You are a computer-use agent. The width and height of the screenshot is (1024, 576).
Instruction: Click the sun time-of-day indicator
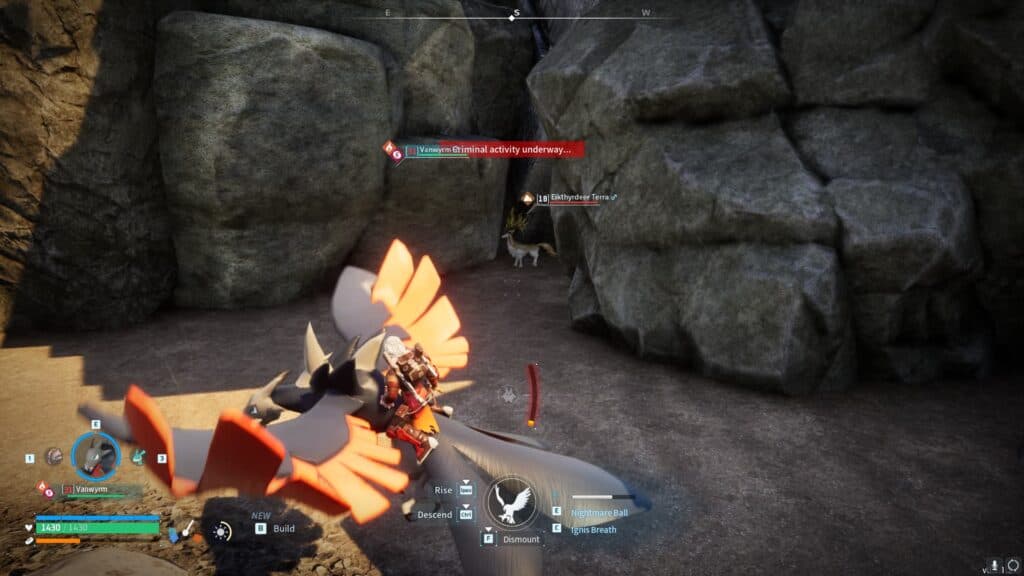click(x=221, y=531)
